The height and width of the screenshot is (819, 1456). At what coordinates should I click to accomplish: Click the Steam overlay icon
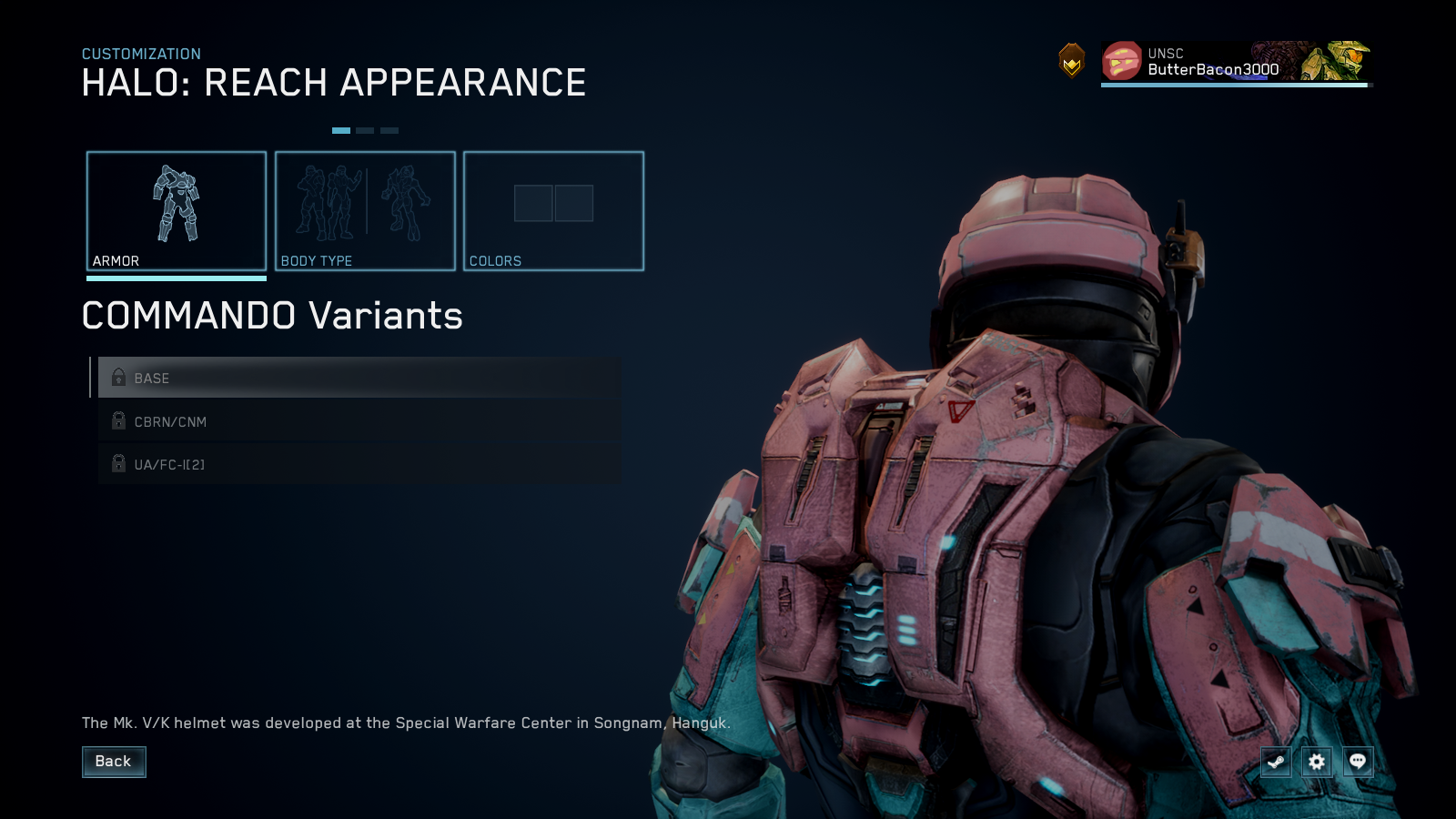[x=1275, y=762]
